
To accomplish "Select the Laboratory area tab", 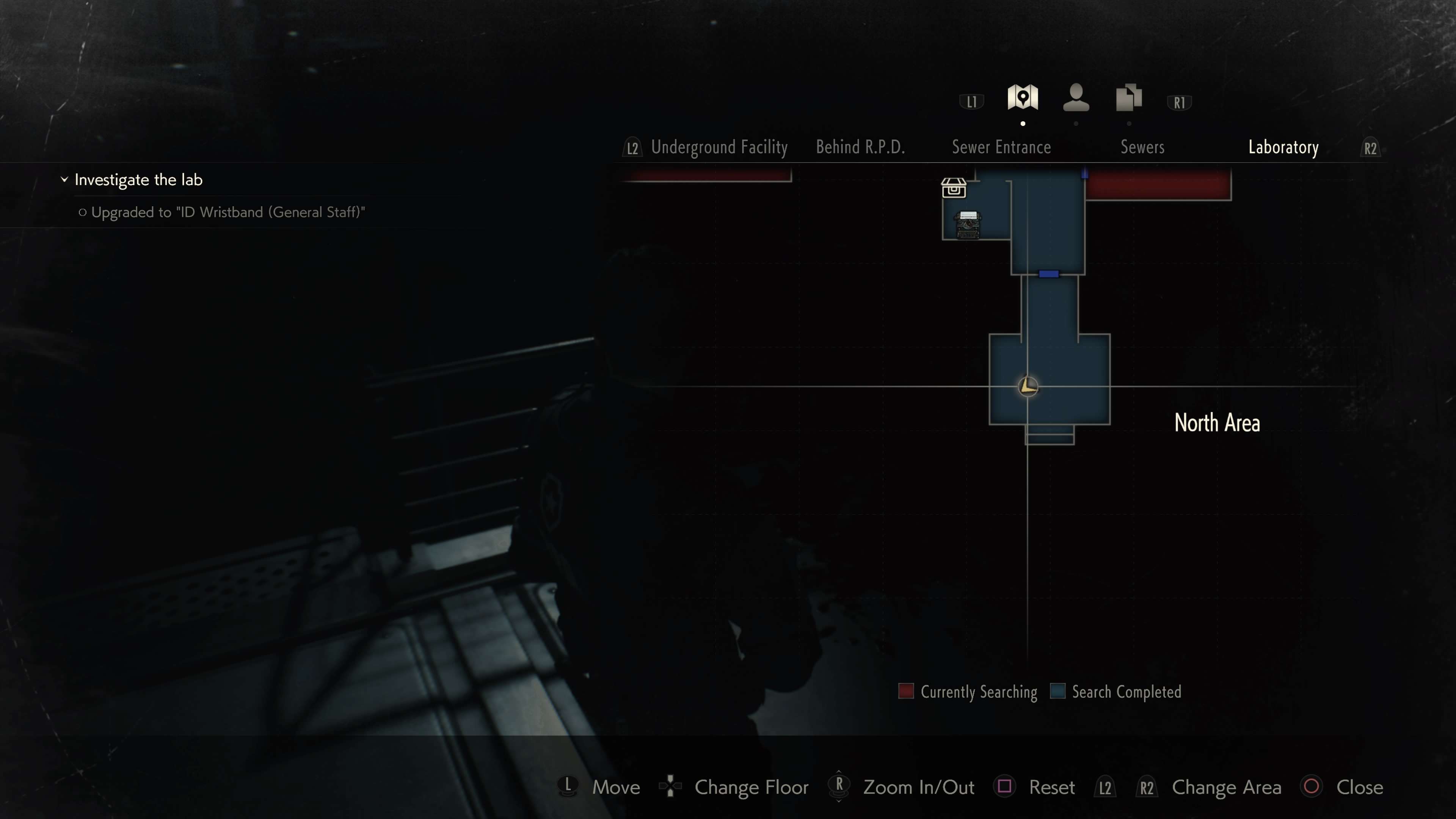I will point(1283,147).
